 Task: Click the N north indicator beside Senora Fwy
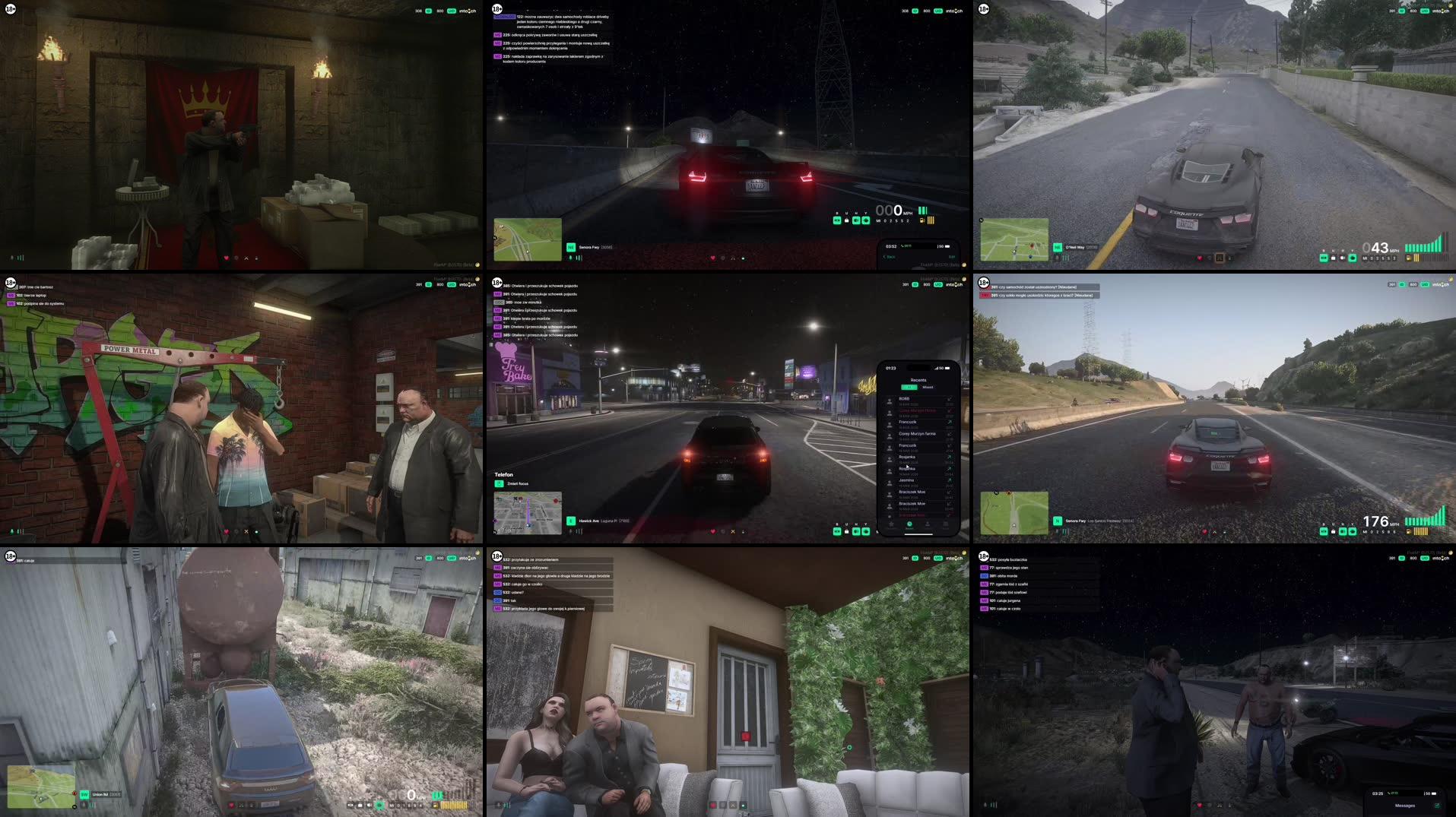click(x=1058, y=521)
